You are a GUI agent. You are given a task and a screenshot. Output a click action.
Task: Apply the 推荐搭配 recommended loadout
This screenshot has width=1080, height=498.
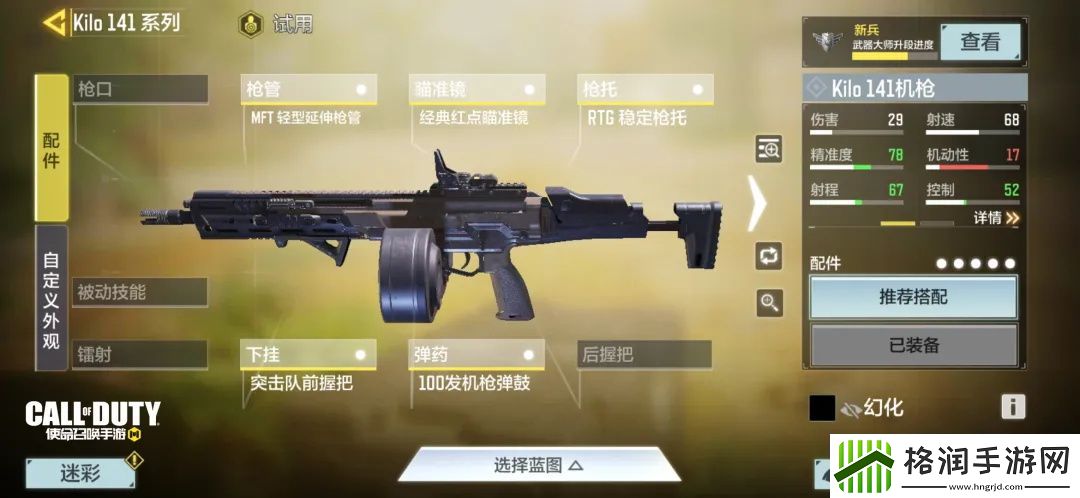pos(913,297)
